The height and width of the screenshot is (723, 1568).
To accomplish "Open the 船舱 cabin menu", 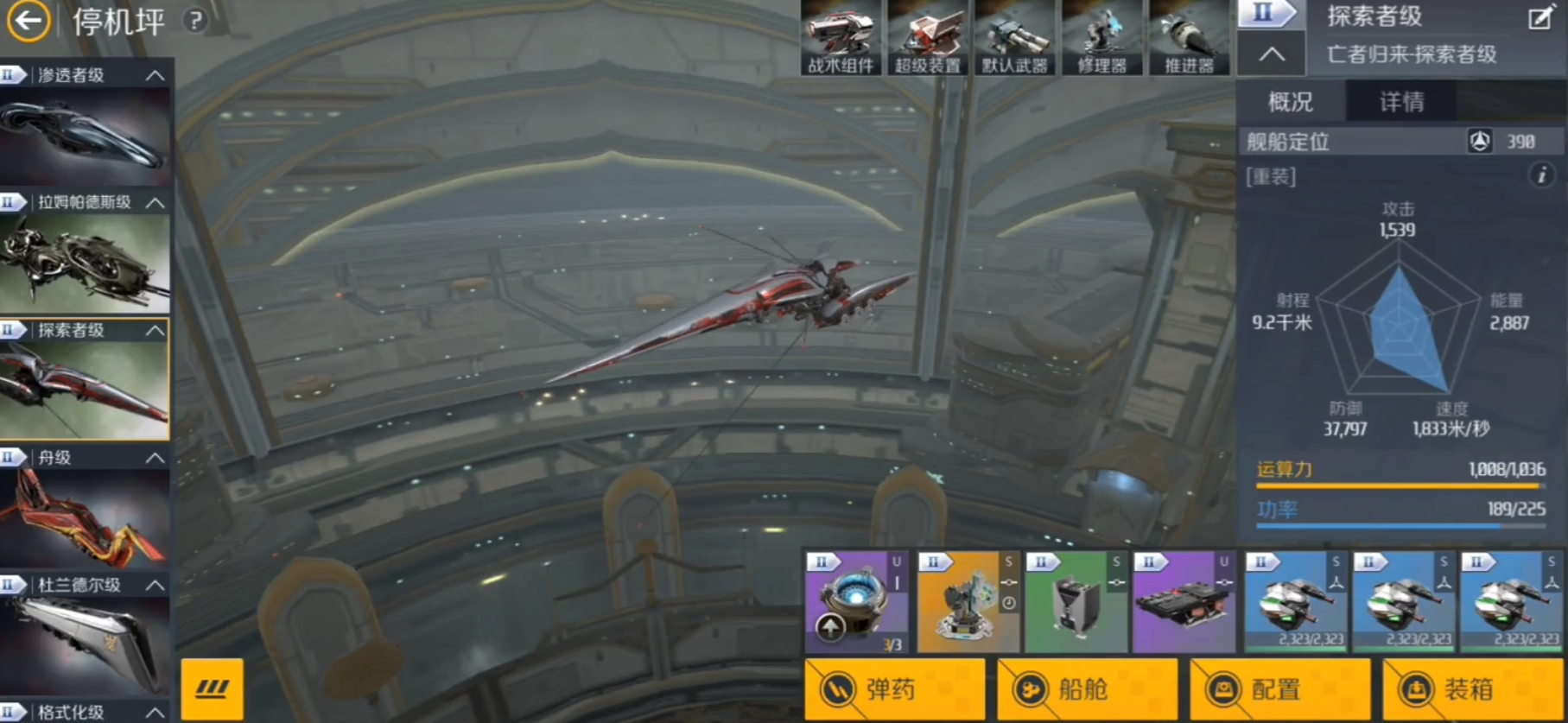I will coord(1087,689).
